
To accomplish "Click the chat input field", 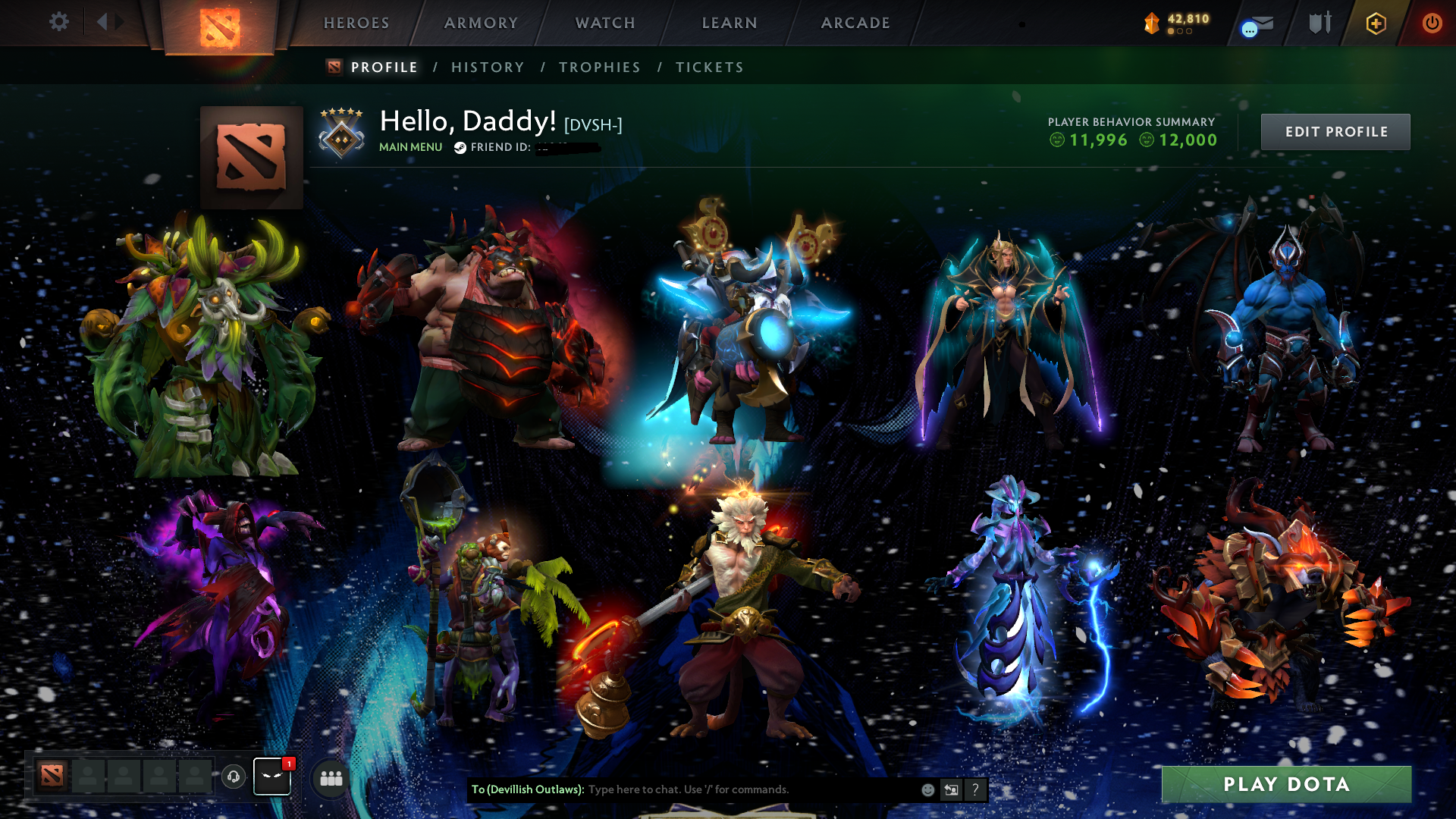I will (x=720, y=789).
